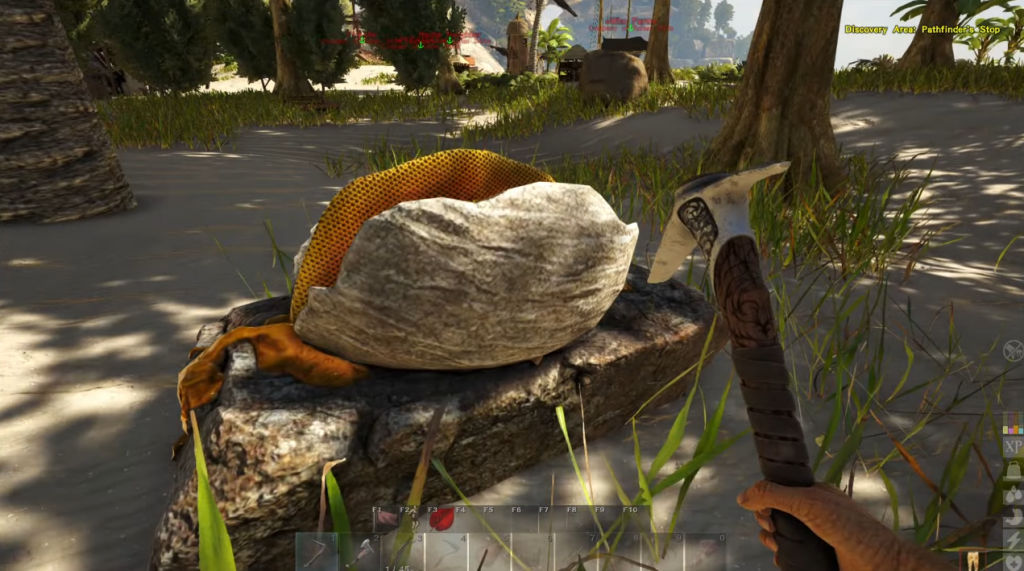
Task: Click the crossed-out hand status icon
Action: coord(1012,350)
